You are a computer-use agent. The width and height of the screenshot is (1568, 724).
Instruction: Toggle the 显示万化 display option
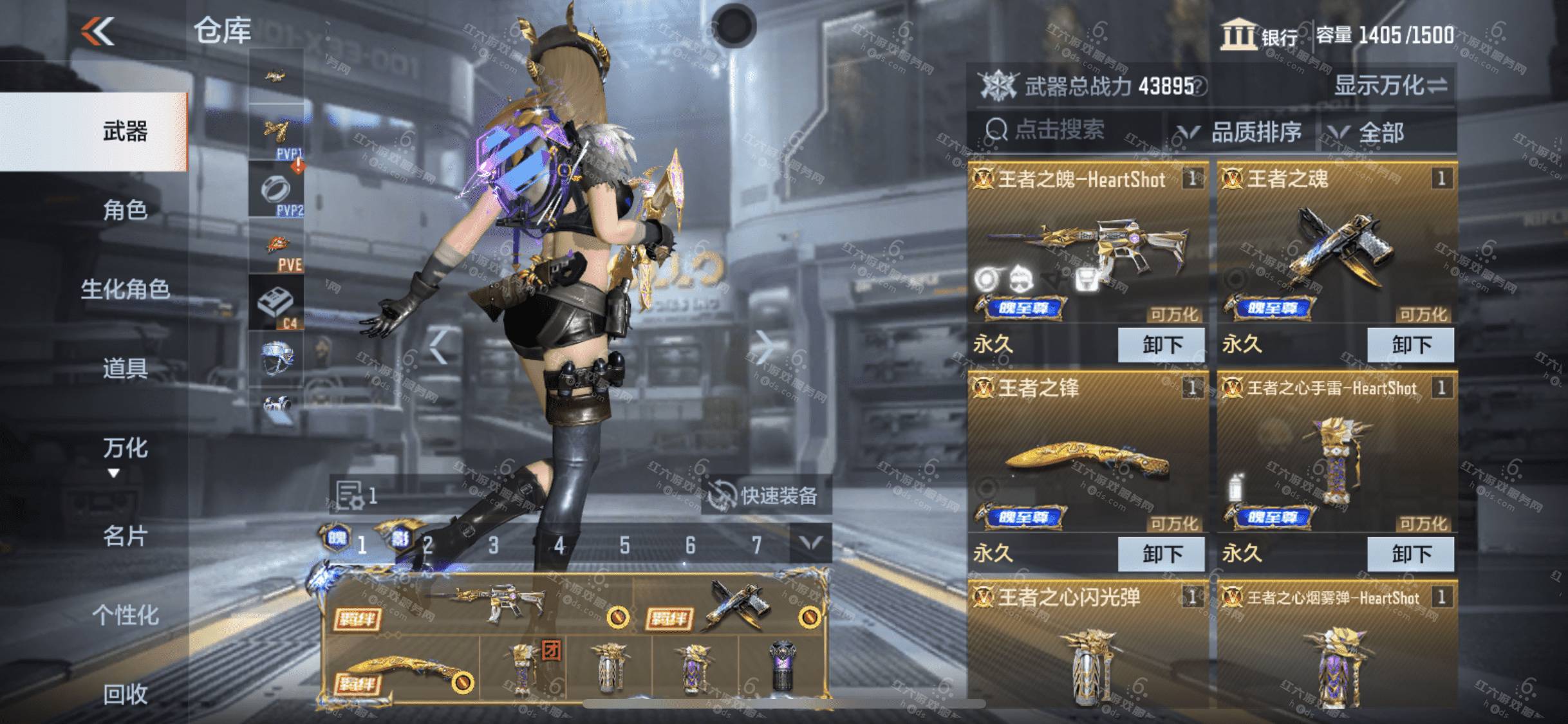click(x=1390, y=86)
